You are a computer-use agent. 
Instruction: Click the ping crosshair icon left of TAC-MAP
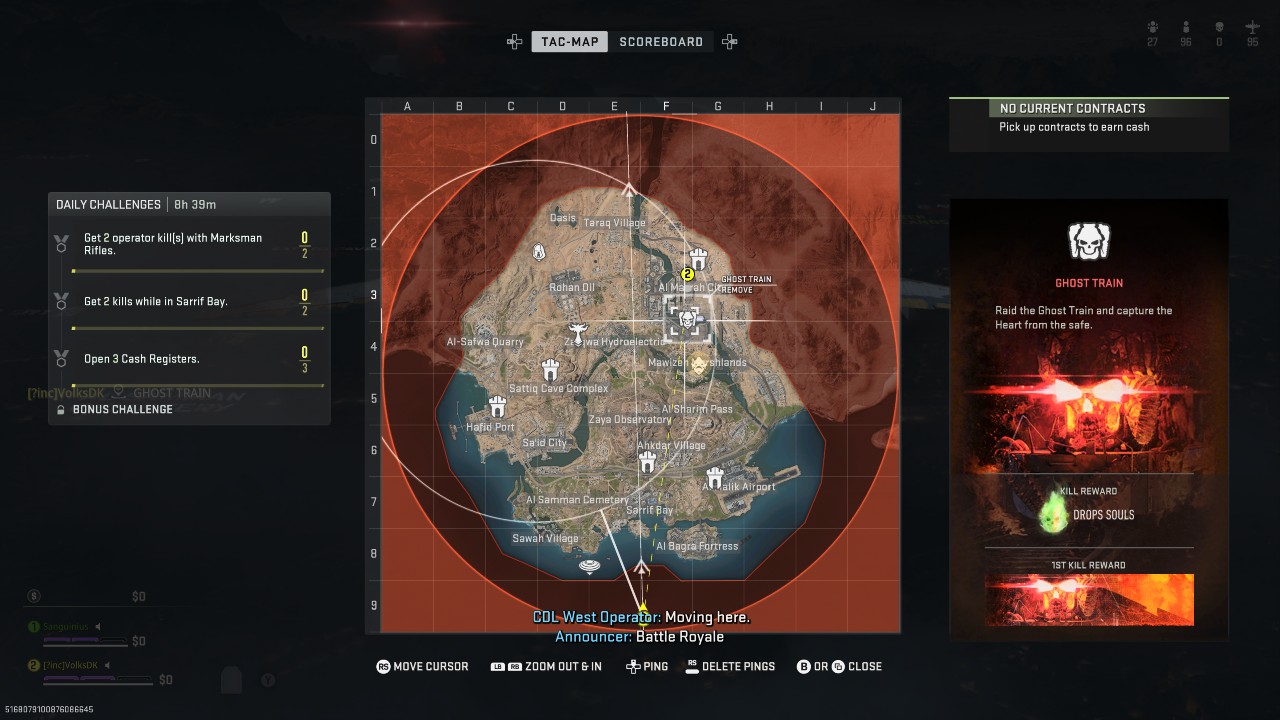click(x=514, y=41)
